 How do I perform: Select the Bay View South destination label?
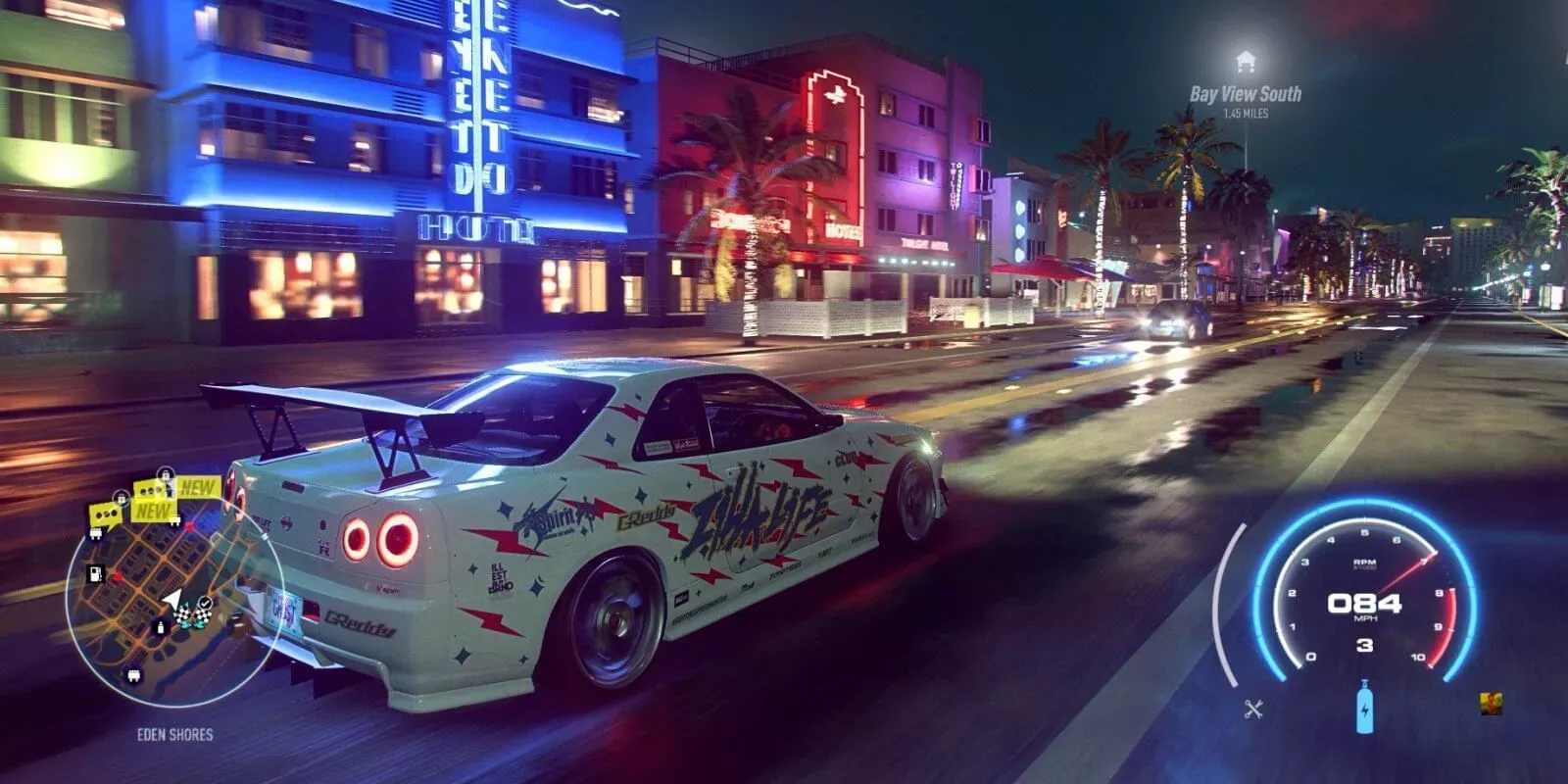1245,95
